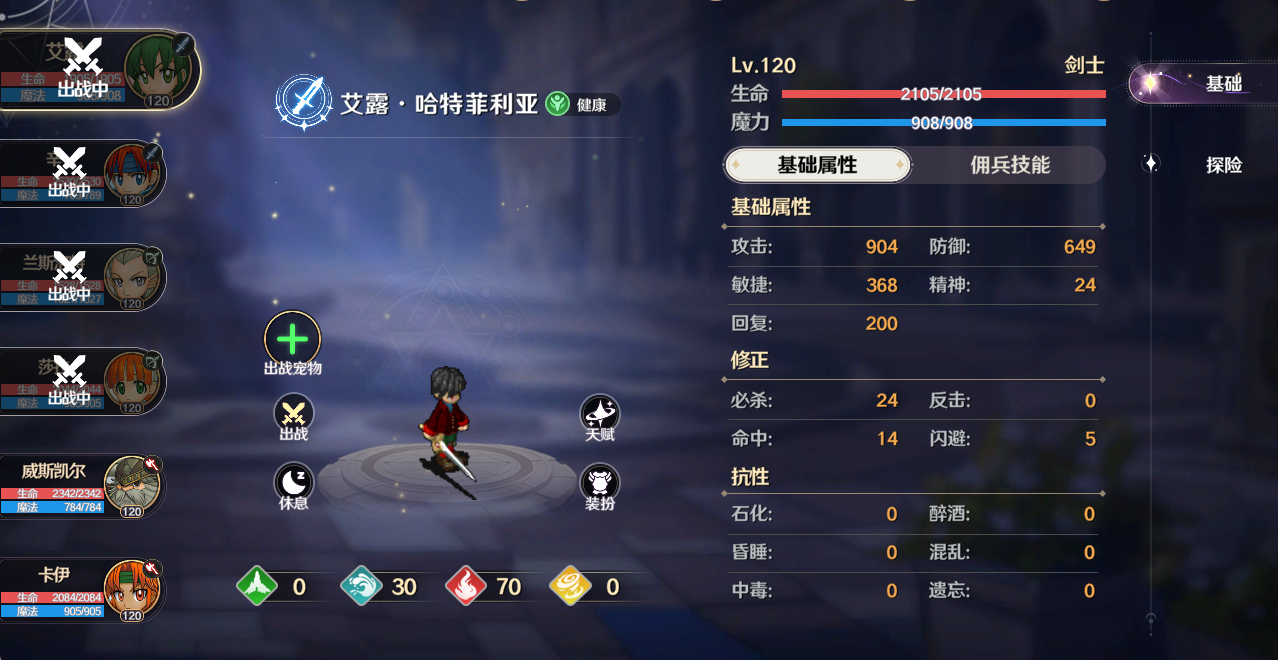Screen dimensions: 1278x660
Task: Click the teal water element icon
Action: pos(360,587)
